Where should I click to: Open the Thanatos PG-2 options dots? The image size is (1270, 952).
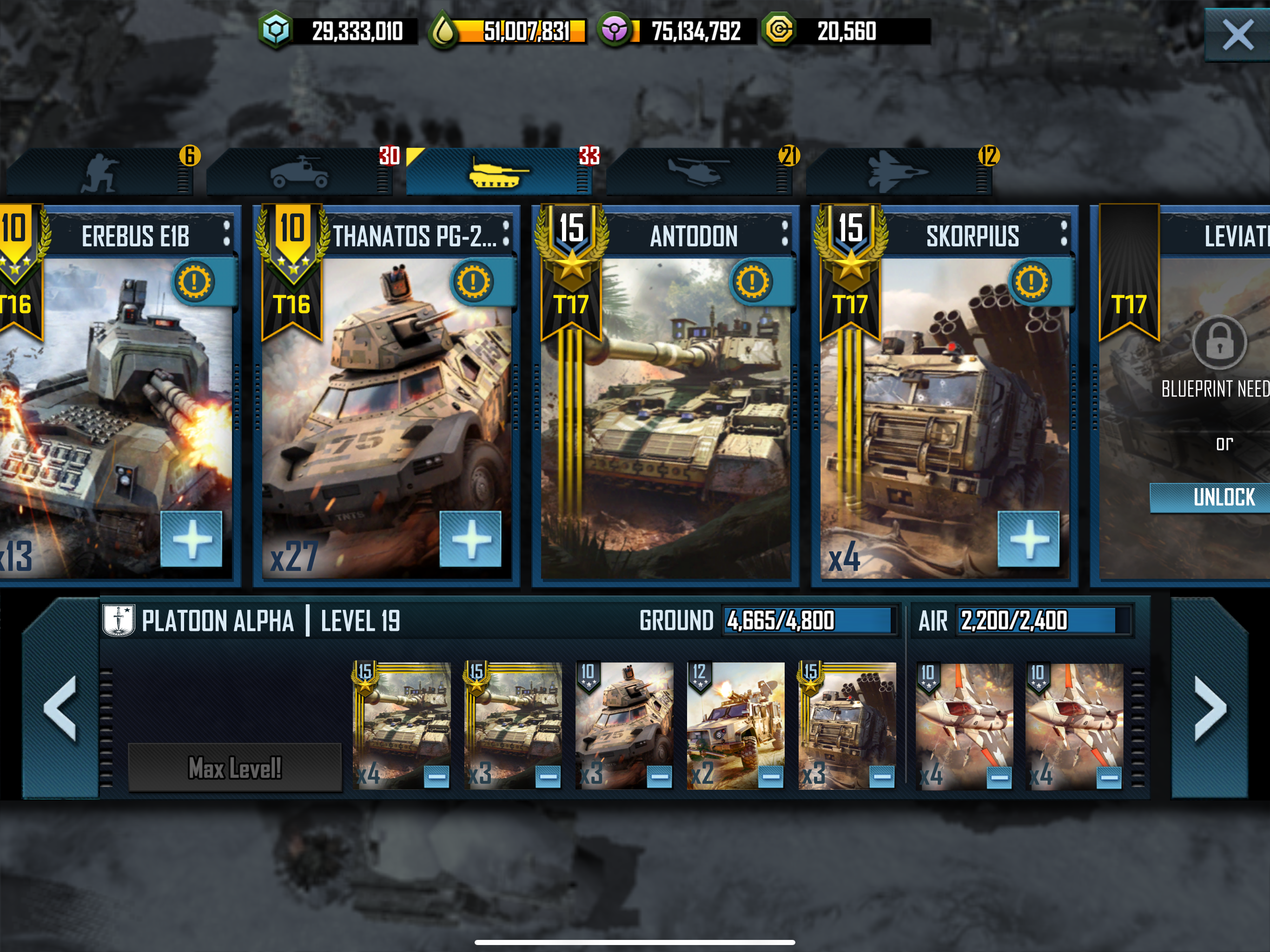[506, 234]
